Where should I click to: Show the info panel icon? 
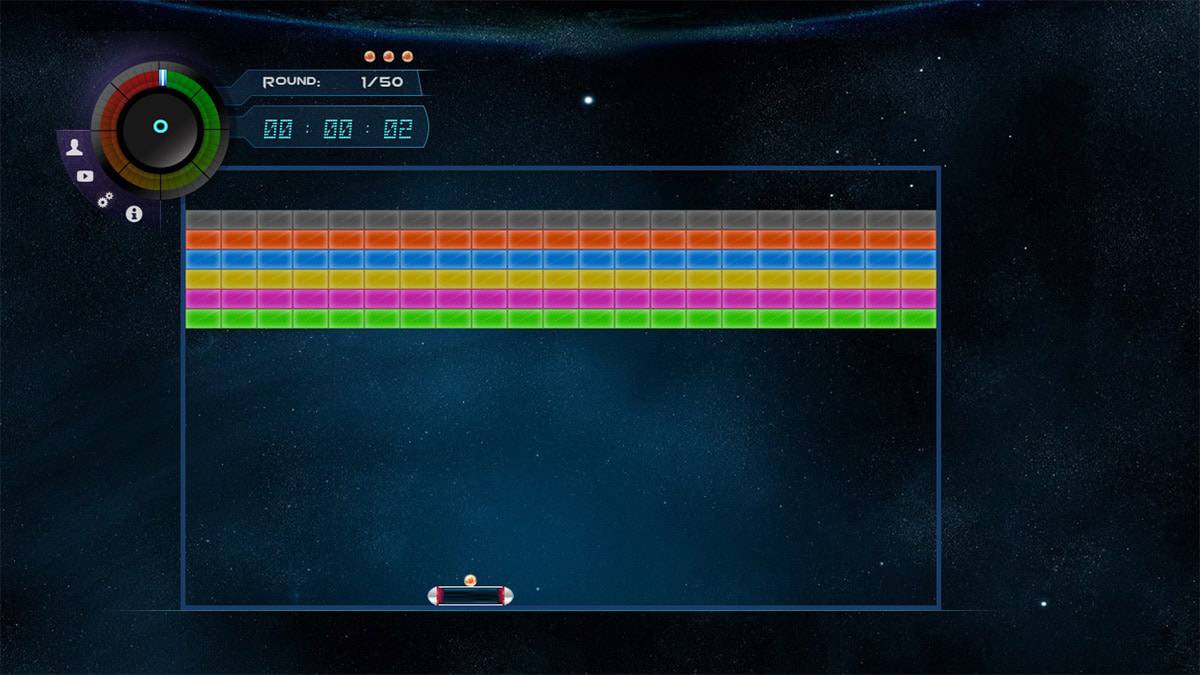pyautogui.click(x=134, y=214)
